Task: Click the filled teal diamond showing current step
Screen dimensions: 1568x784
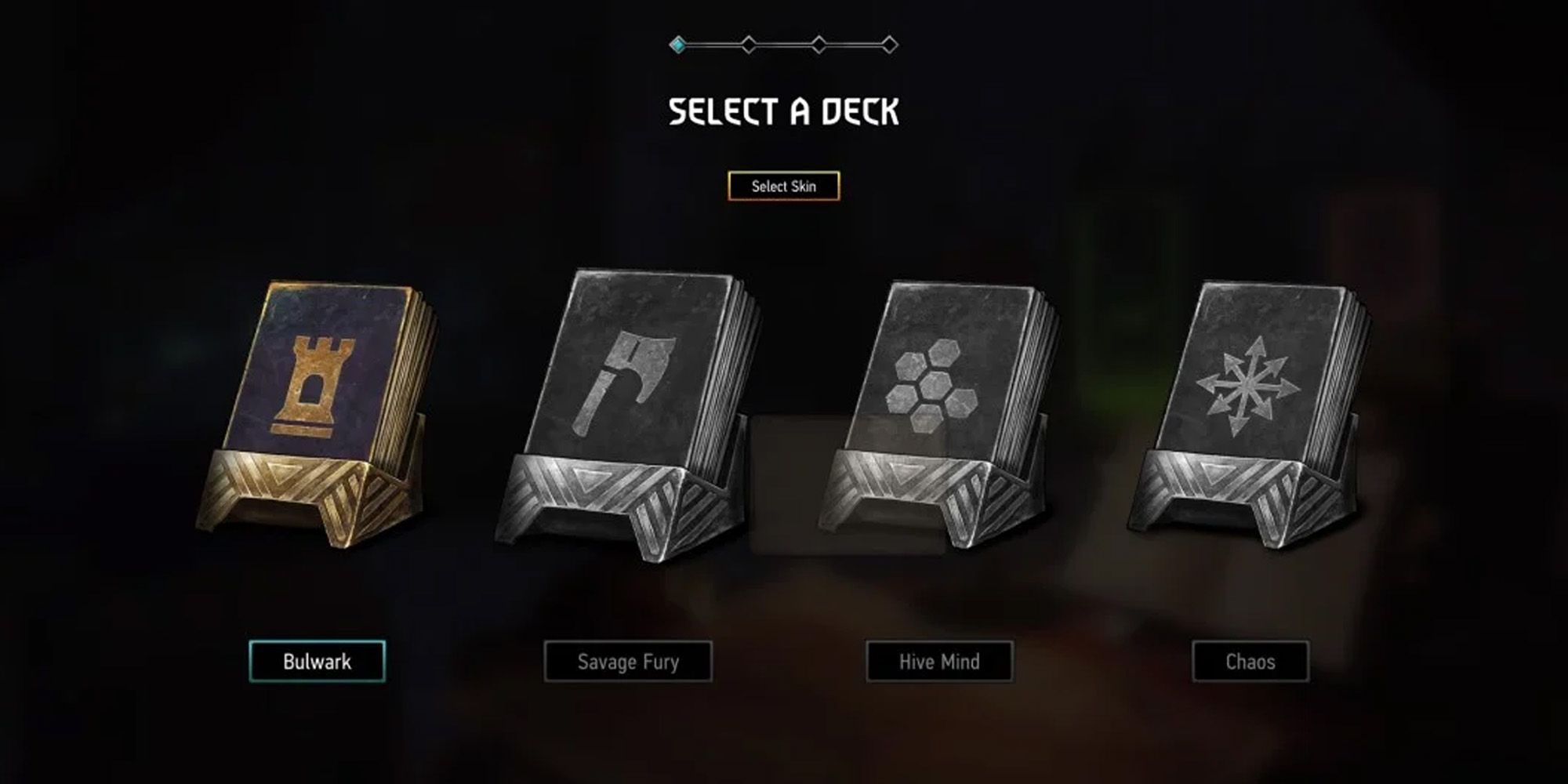Action: [677, 44]
